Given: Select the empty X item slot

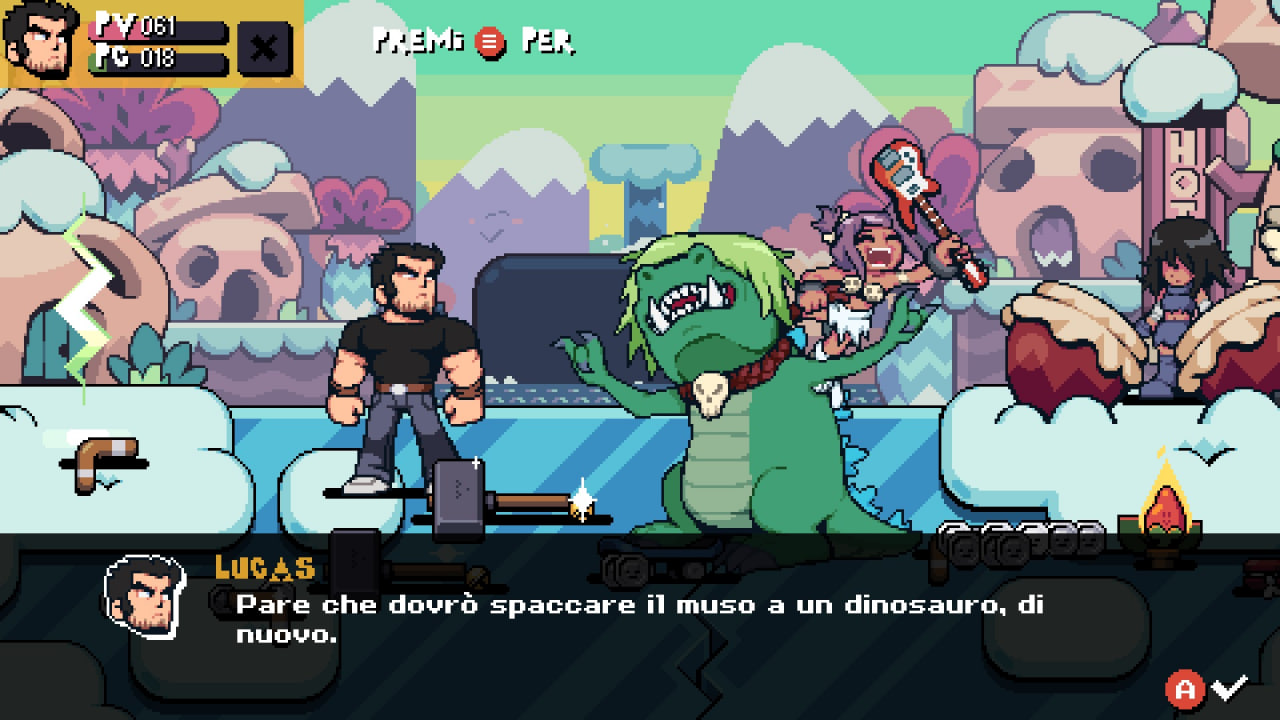Looking at the screenshot, I should (264, 48).
